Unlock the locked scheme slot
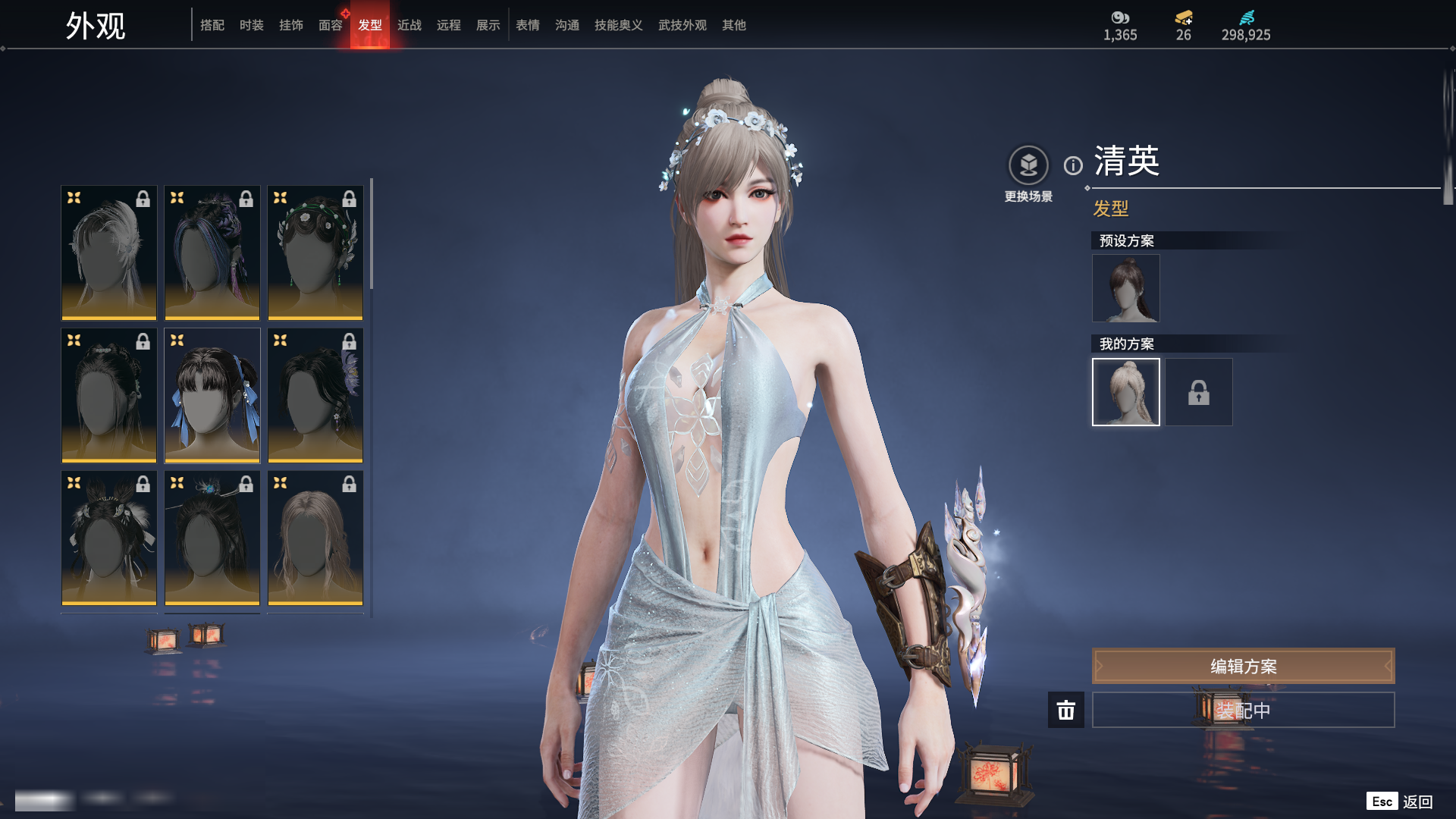The image size is (1456, 819). 1199,392
